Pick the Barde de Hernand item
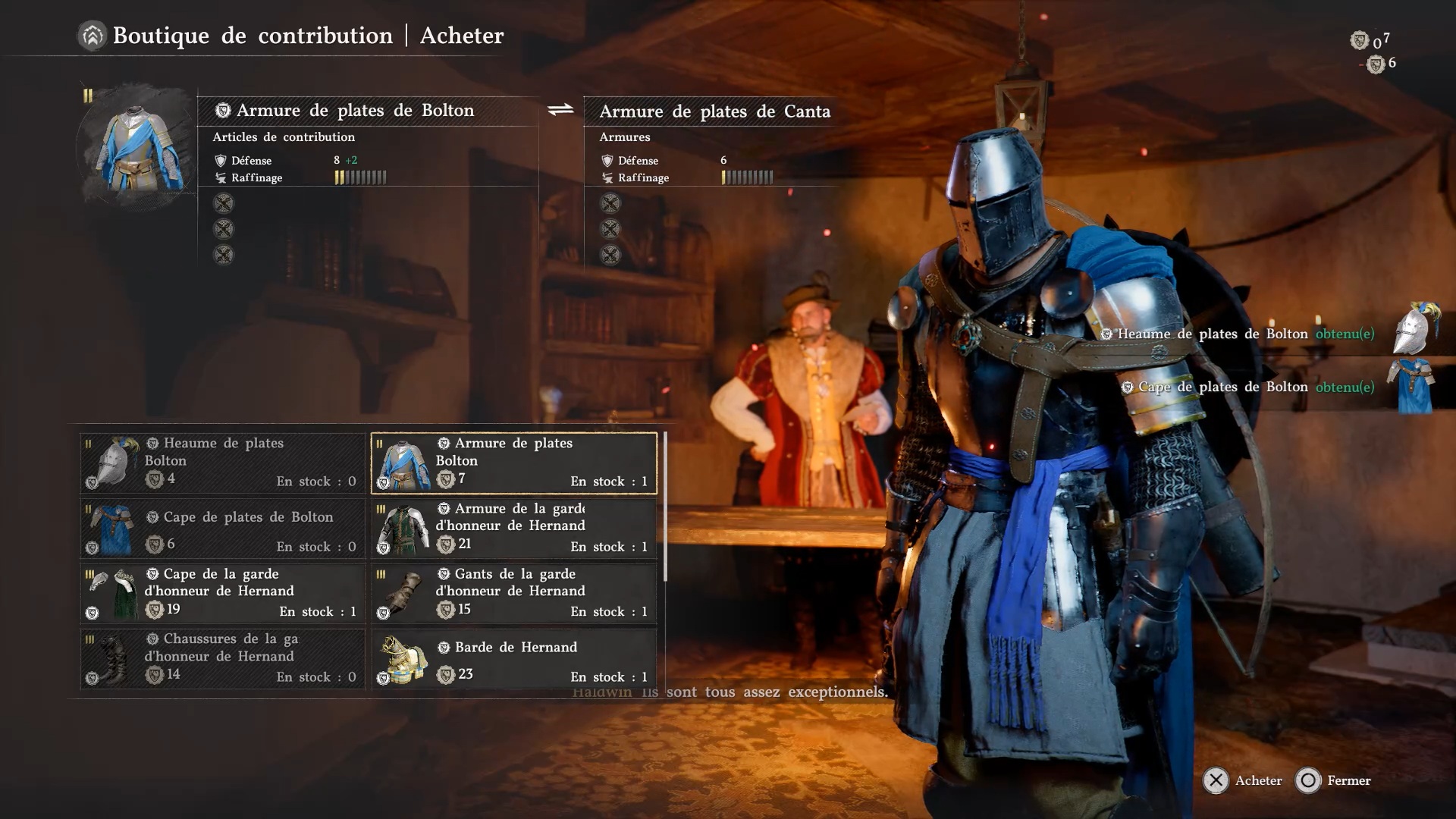The height and width of the screenshot is (819, 1456). click(513, 658)
